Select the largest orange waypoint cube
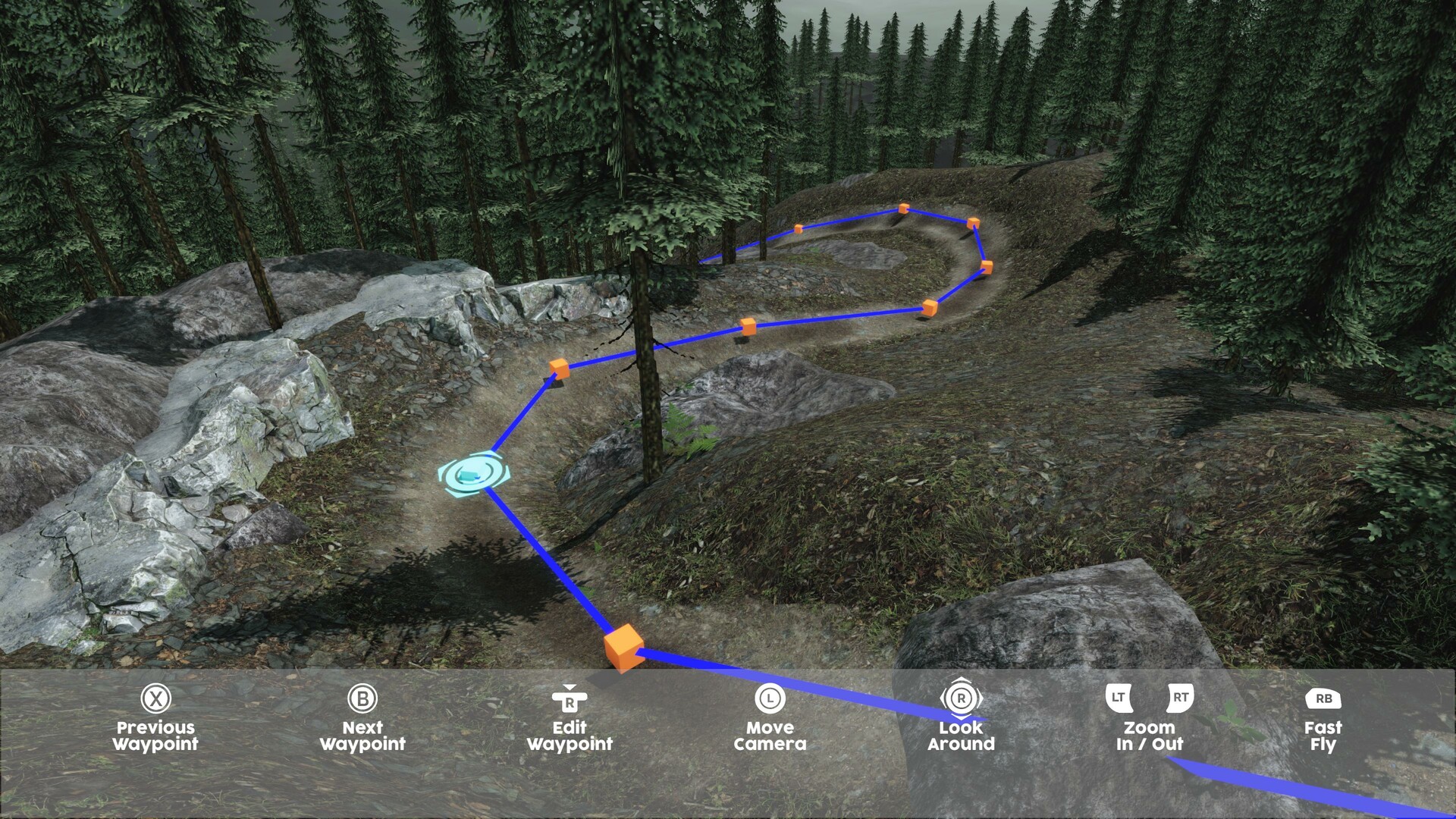This screenshot has height=819, width=1456. [x=623, y=648]
